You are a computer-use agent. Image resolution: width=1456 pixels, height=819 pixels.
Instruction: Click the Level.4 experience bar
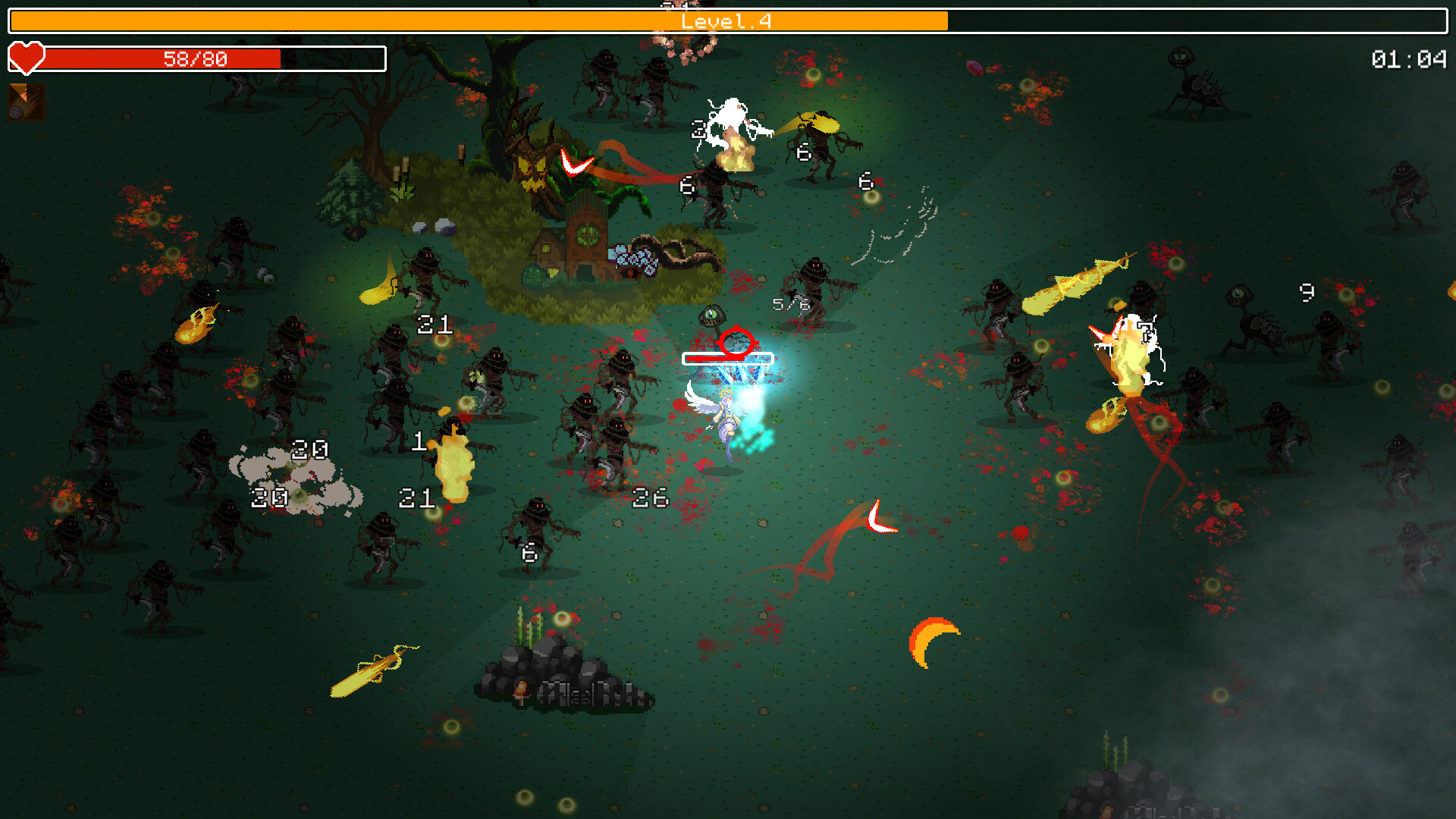726,20
